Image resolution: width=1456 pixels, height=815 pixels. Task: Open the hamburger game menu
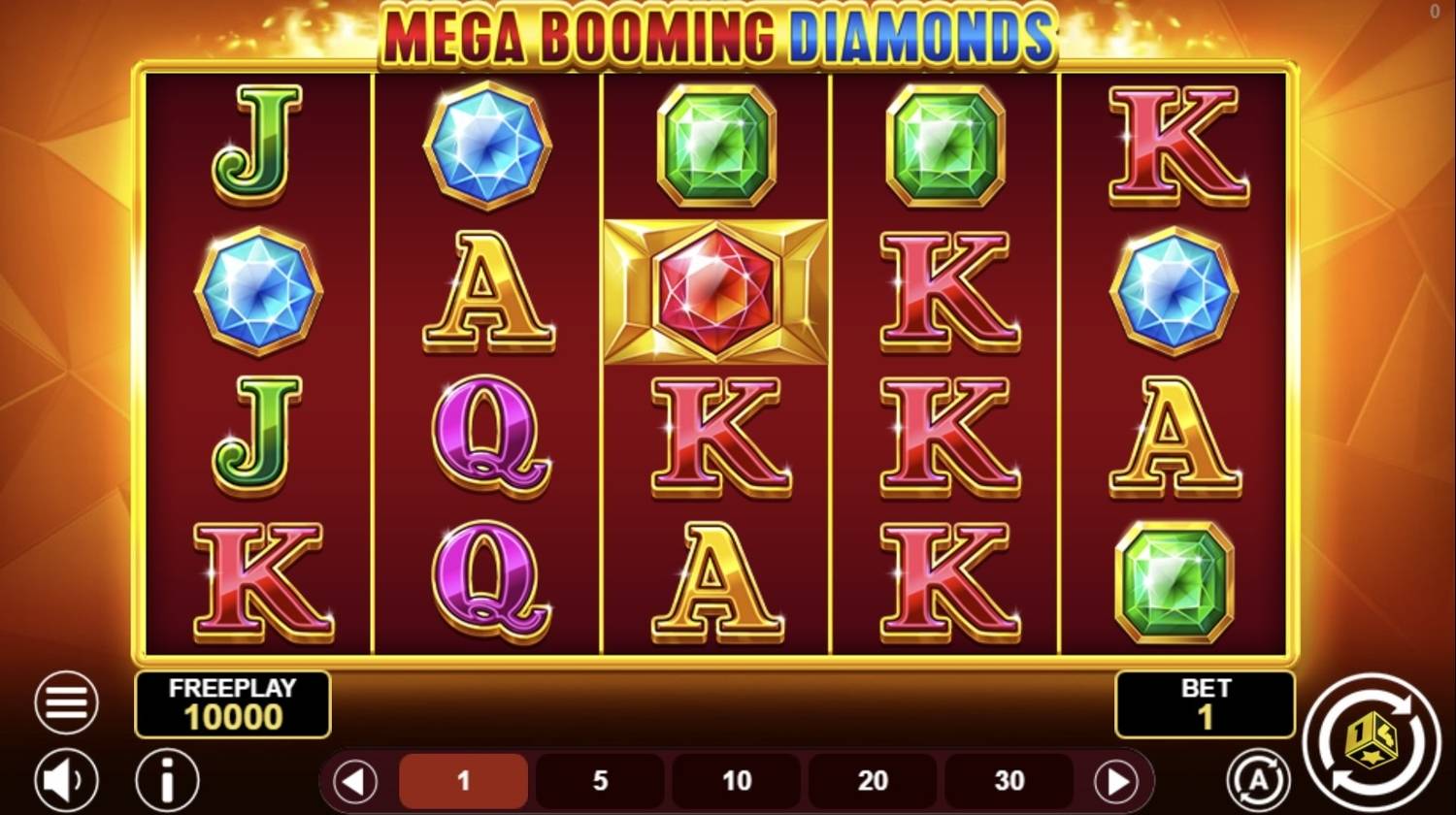pos(64,701)
